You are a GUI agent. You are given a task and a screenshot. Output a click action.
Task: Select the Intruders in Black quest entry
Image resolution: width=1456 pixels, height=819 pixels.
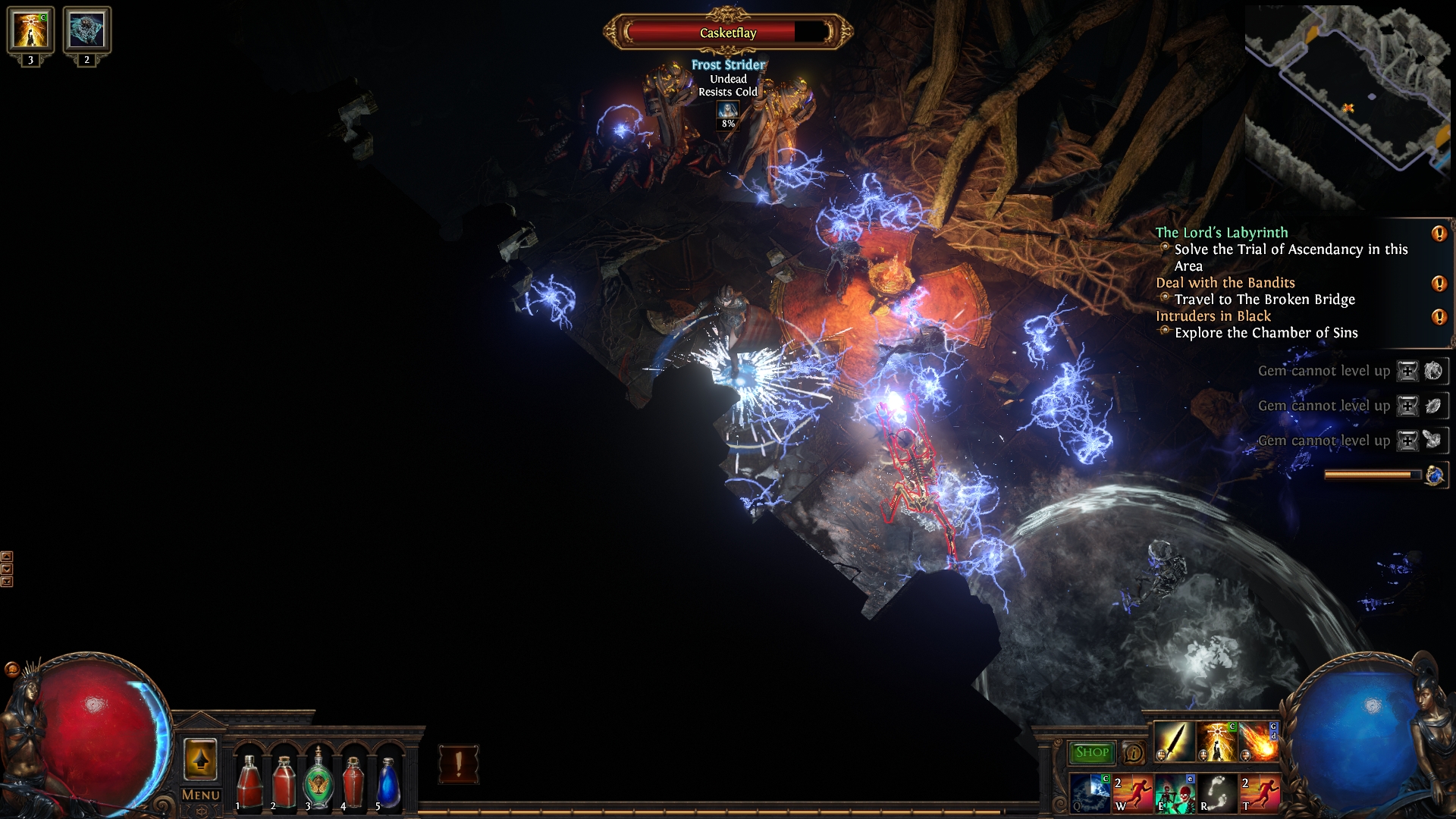pyautogui.click(x=1213, y=316)
